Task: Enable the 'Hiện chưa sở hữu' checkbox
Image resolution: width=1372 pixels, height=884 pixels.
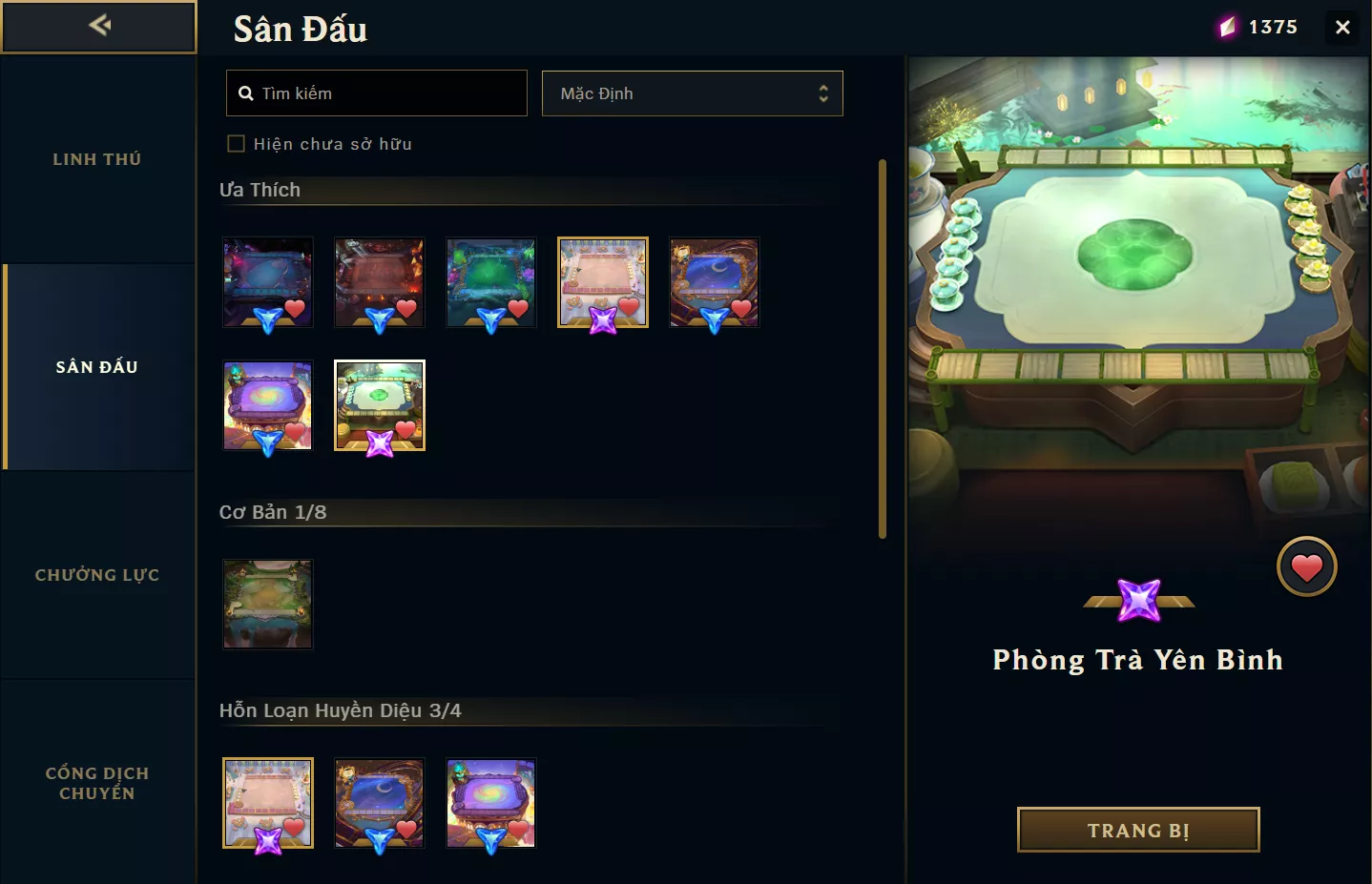Action: (236, 142)
